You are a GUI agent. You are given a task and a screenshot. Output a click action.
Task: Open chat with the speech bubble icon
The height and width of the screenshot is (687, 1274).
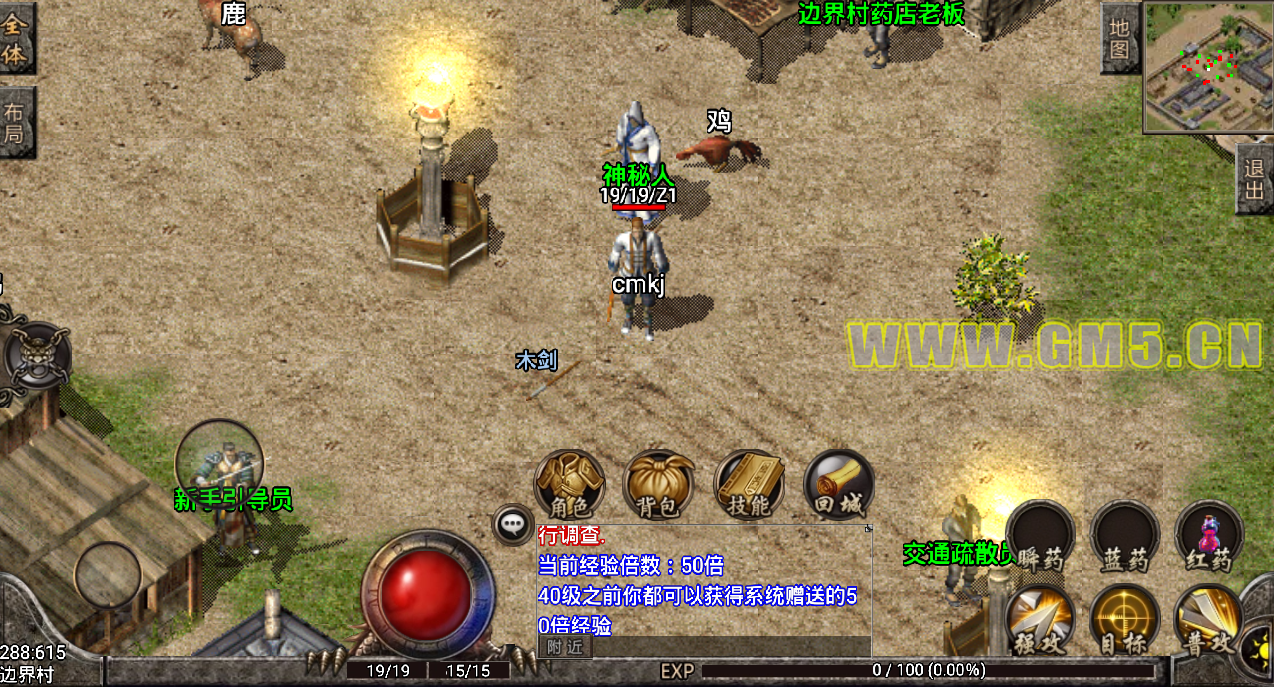pyautogui.click(x=514, y=523)
